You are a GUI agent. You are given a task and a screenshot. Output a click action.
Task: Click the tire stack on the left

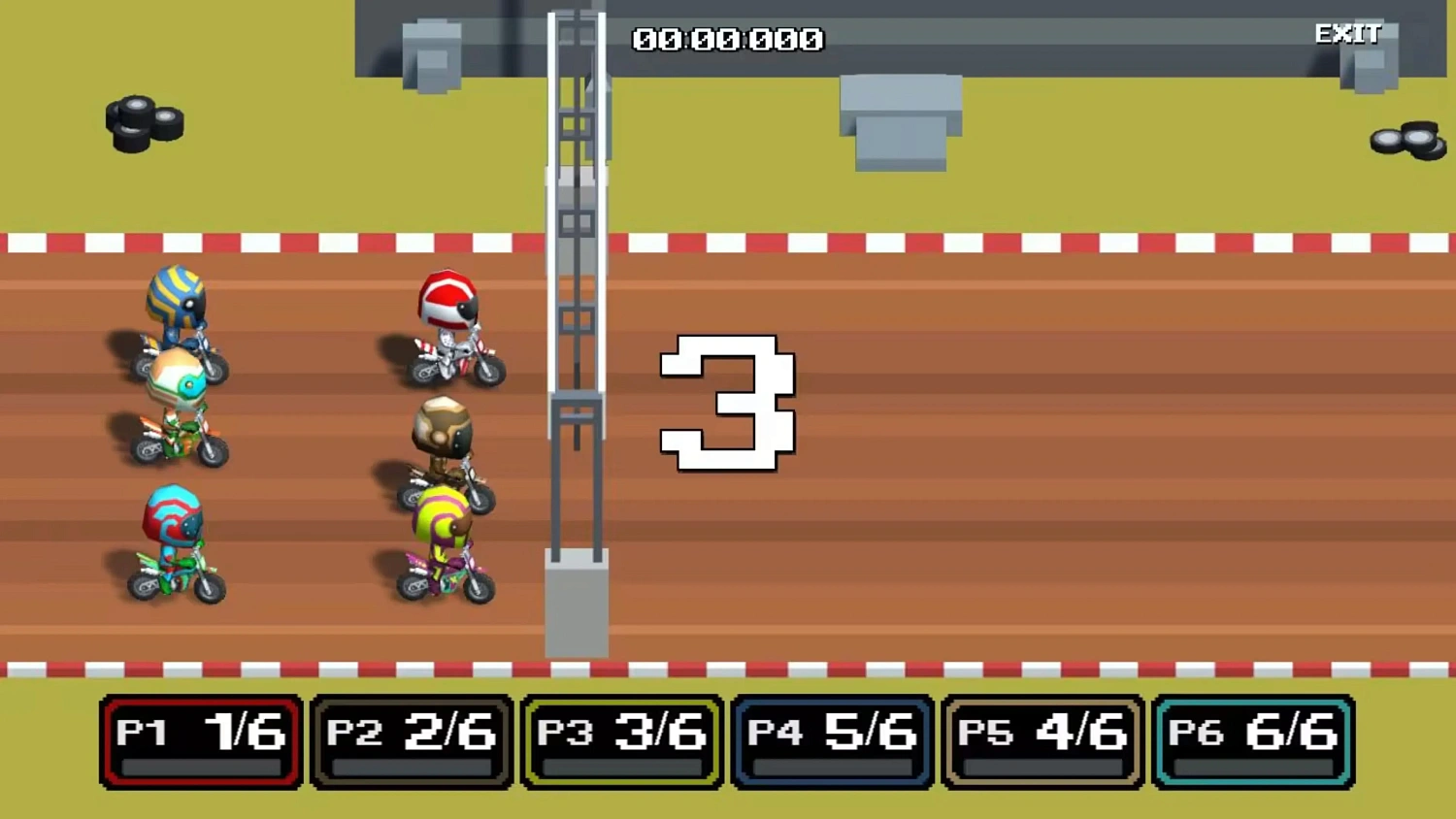(x=144, y=121)
